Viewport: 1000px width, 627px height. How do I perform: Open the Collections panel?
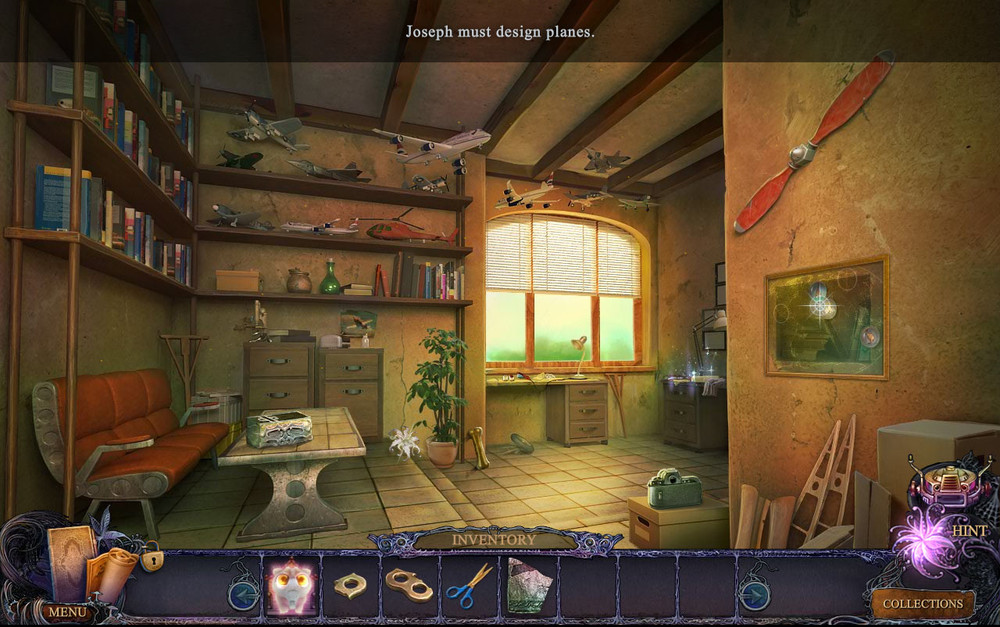(x=922, y=603)
